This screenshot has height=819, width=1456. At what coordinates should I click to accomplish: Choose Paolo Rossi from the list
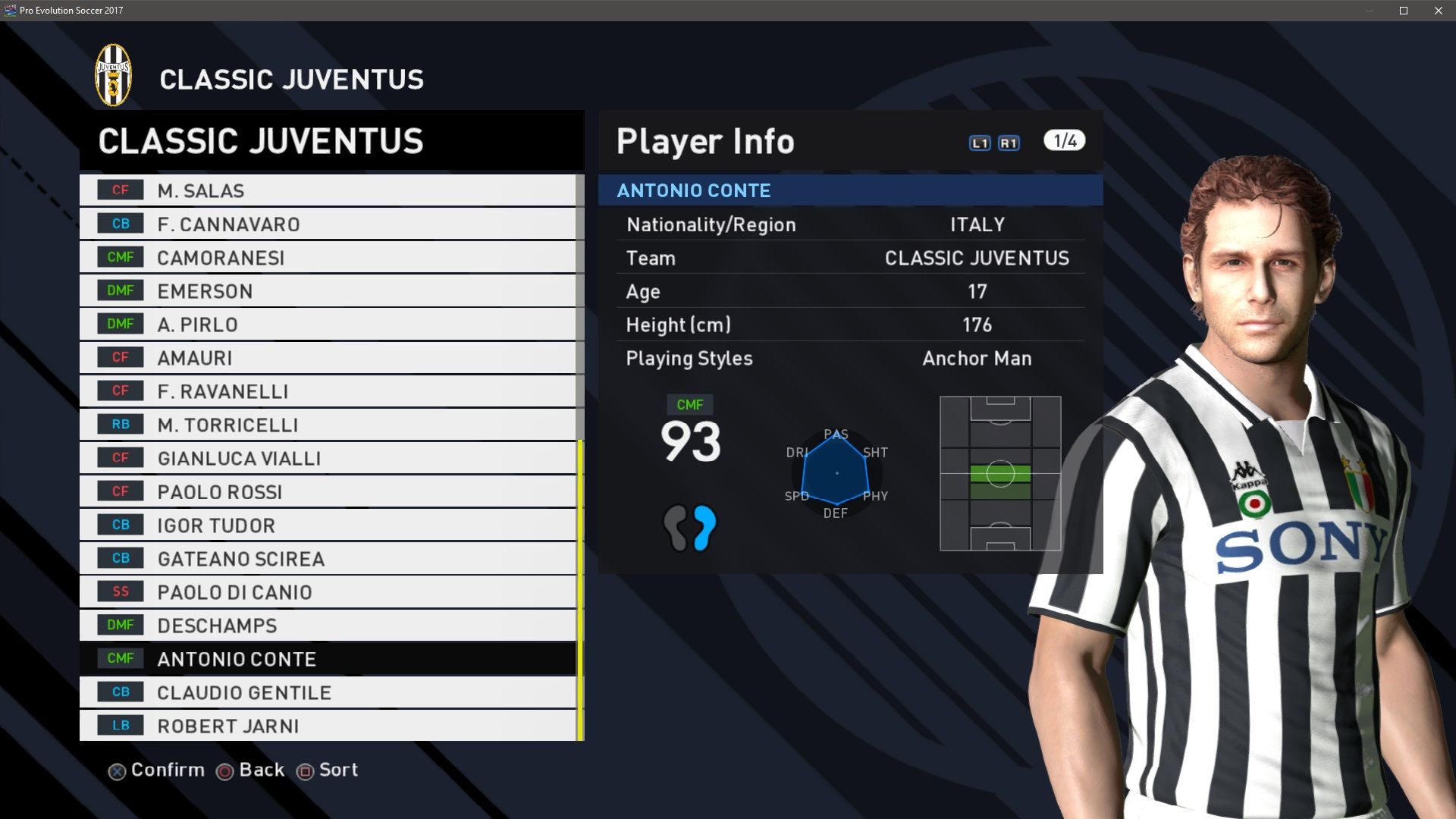point(328,491)
